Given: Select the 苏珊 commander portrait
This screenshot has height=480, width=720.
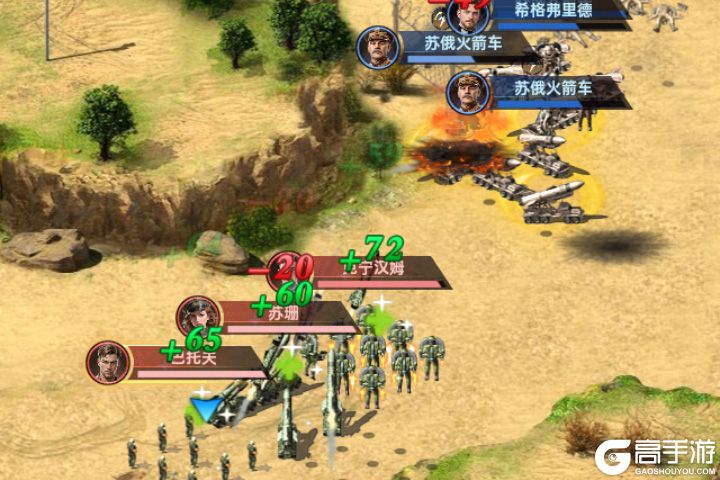Looking at the screenshot, I should tap(198, 316).
